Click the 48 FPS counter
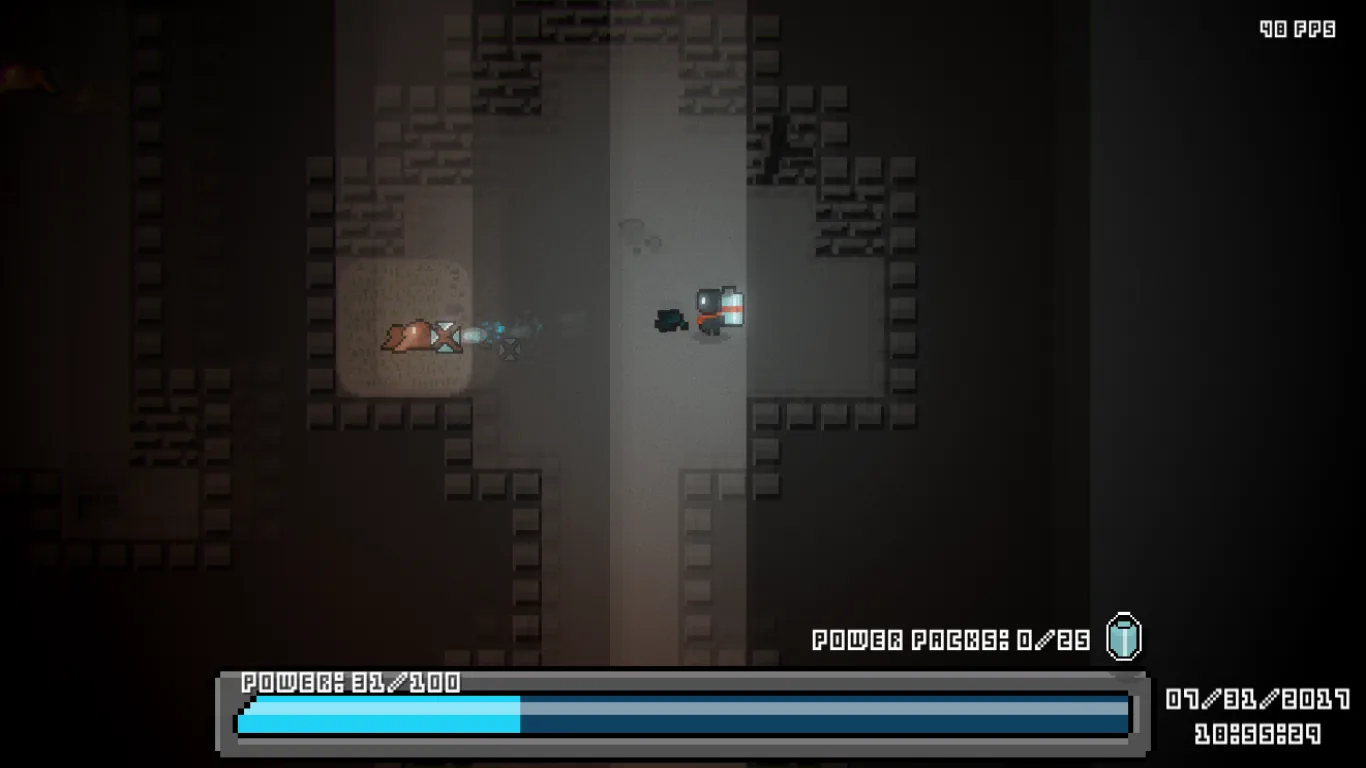Viewport: 1366px width, 768px height. point(1297,28)
